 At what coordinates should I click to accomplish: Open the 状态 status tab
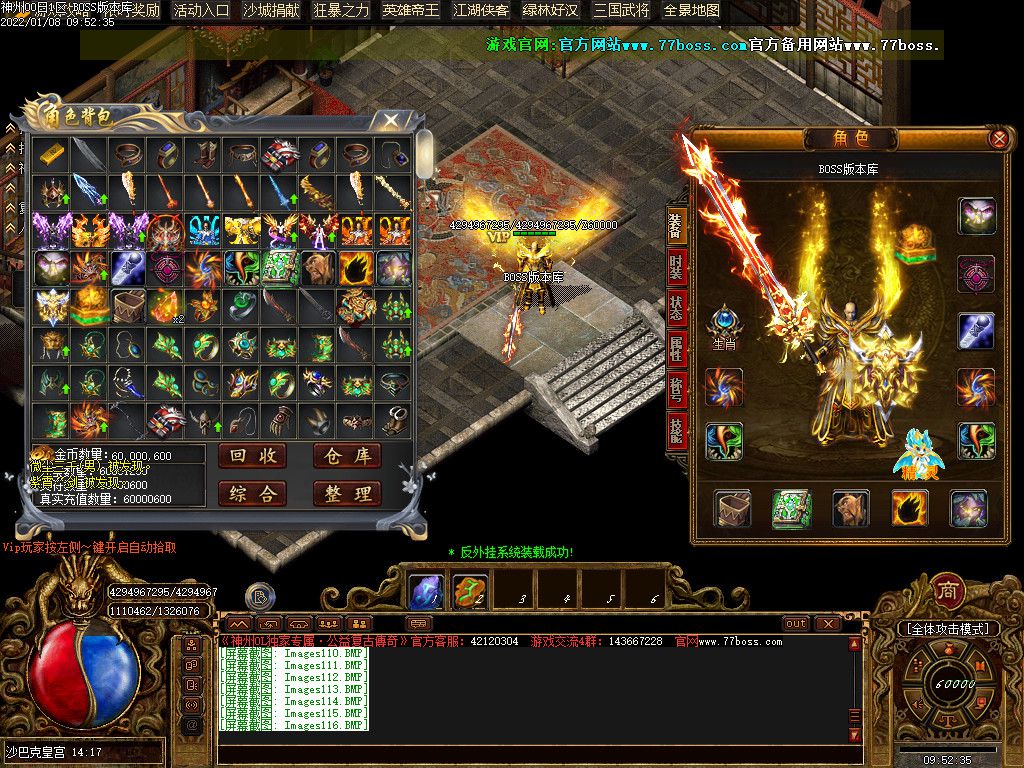coord(677,309)
